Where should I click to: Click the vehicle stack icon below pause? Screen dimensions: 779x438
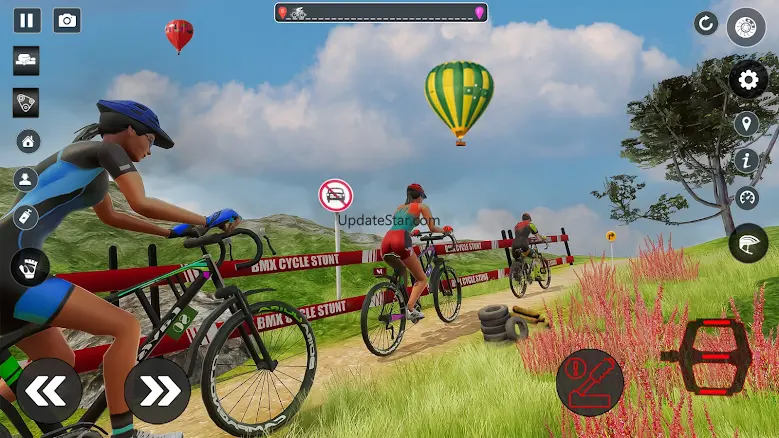point(27,60)
